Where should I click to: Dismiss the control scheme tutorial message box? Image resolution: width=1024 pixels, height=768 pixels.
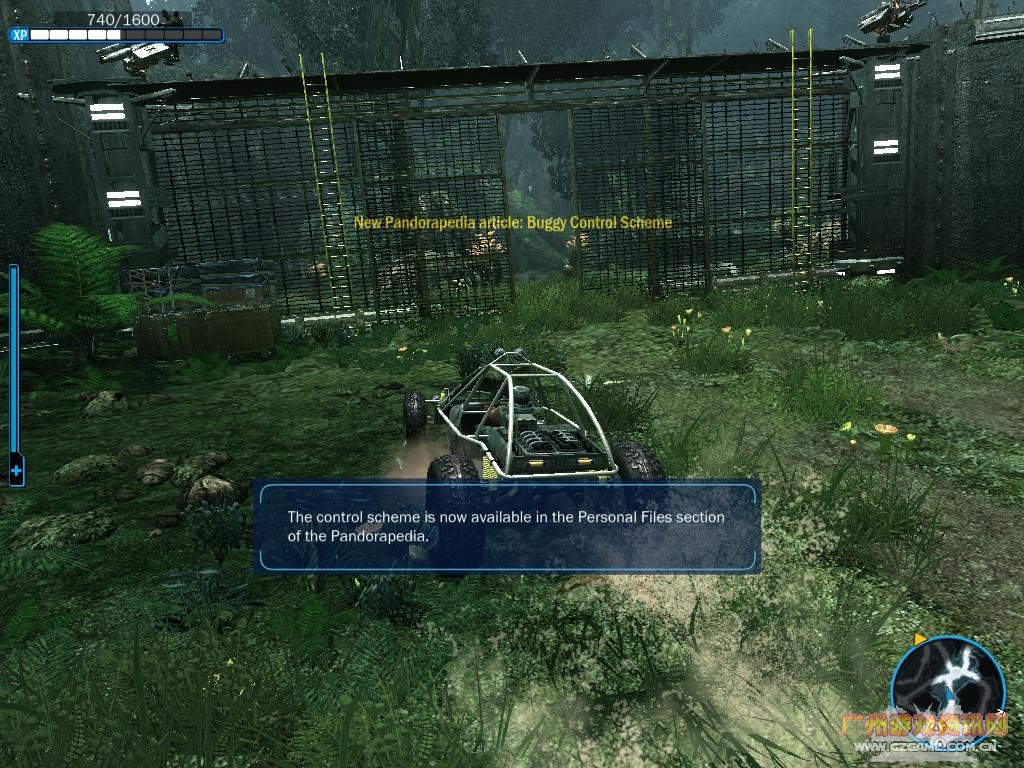(x=506, y=526)
